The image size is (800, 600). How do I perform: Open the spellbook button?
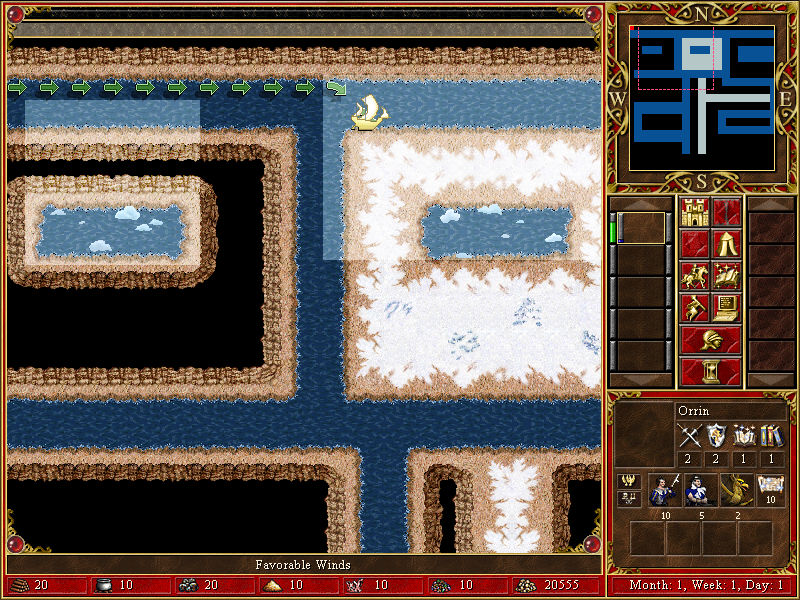tap(727, 276)
